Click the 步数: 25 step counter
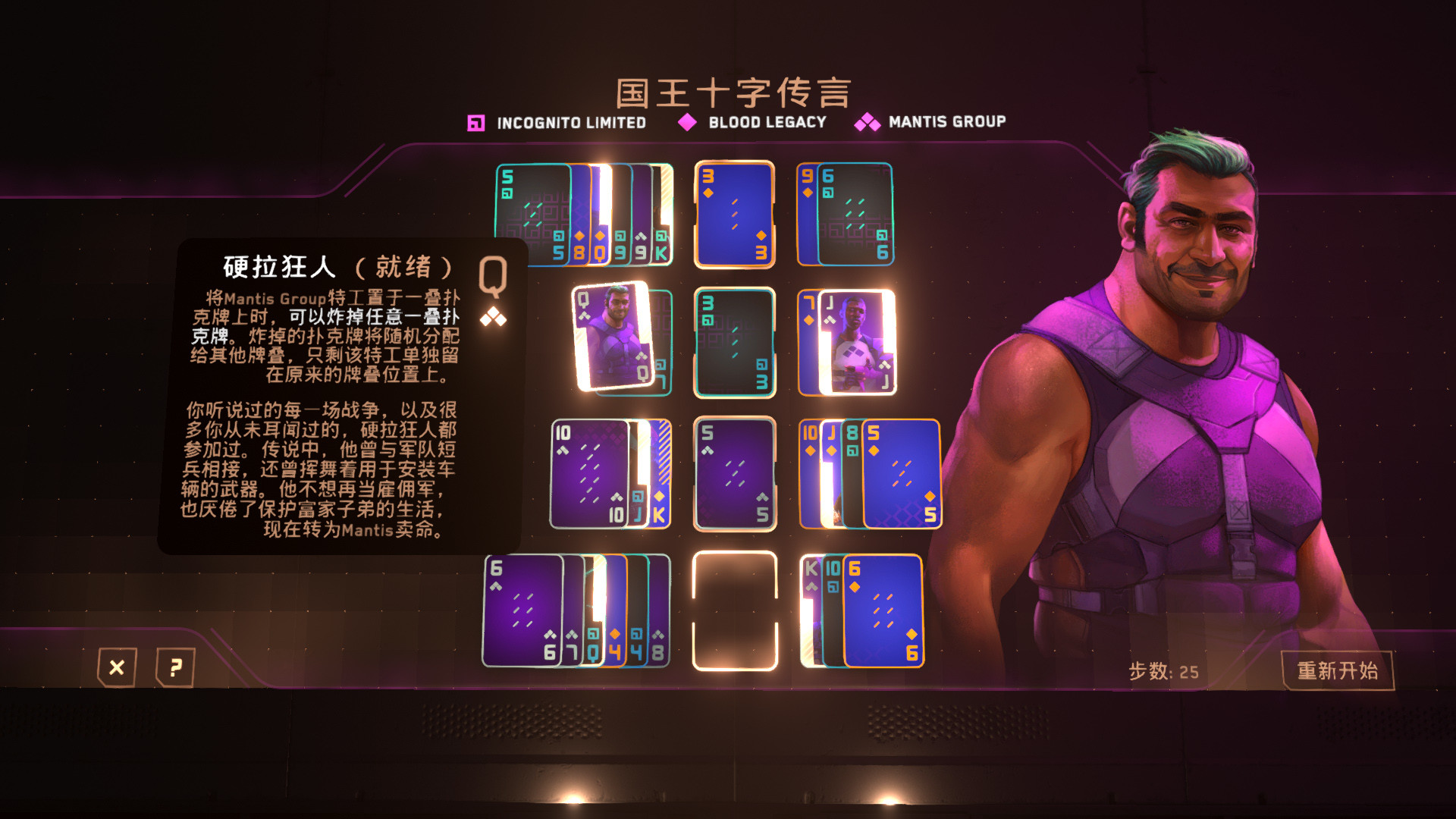This screenshot has width=1456, height=819. pos(1163,670)
